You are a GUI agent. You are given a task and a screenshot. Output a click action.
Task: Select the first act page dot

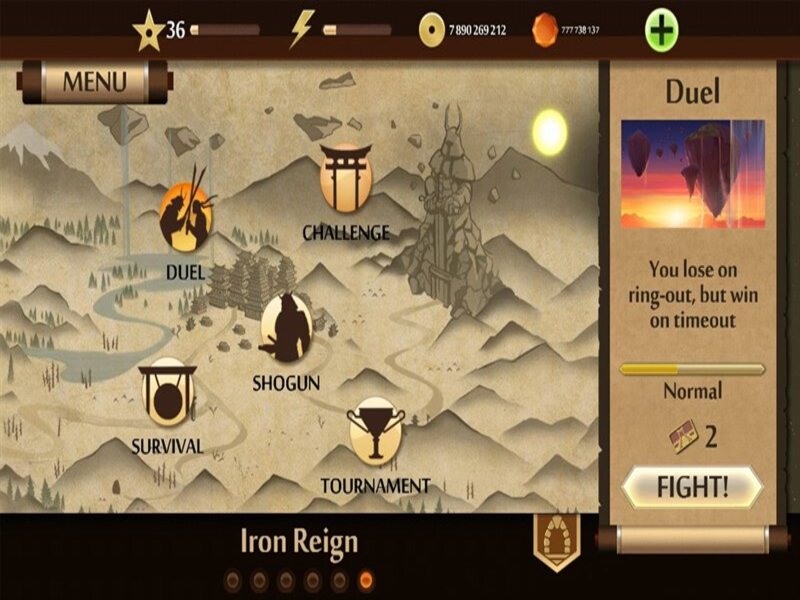click(x=232, y=579)
